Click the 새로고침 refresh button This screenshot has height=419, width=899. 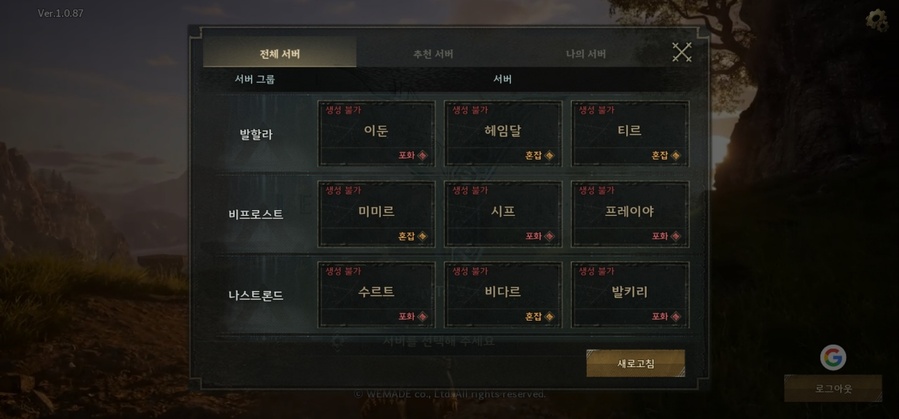click(636, 363)
